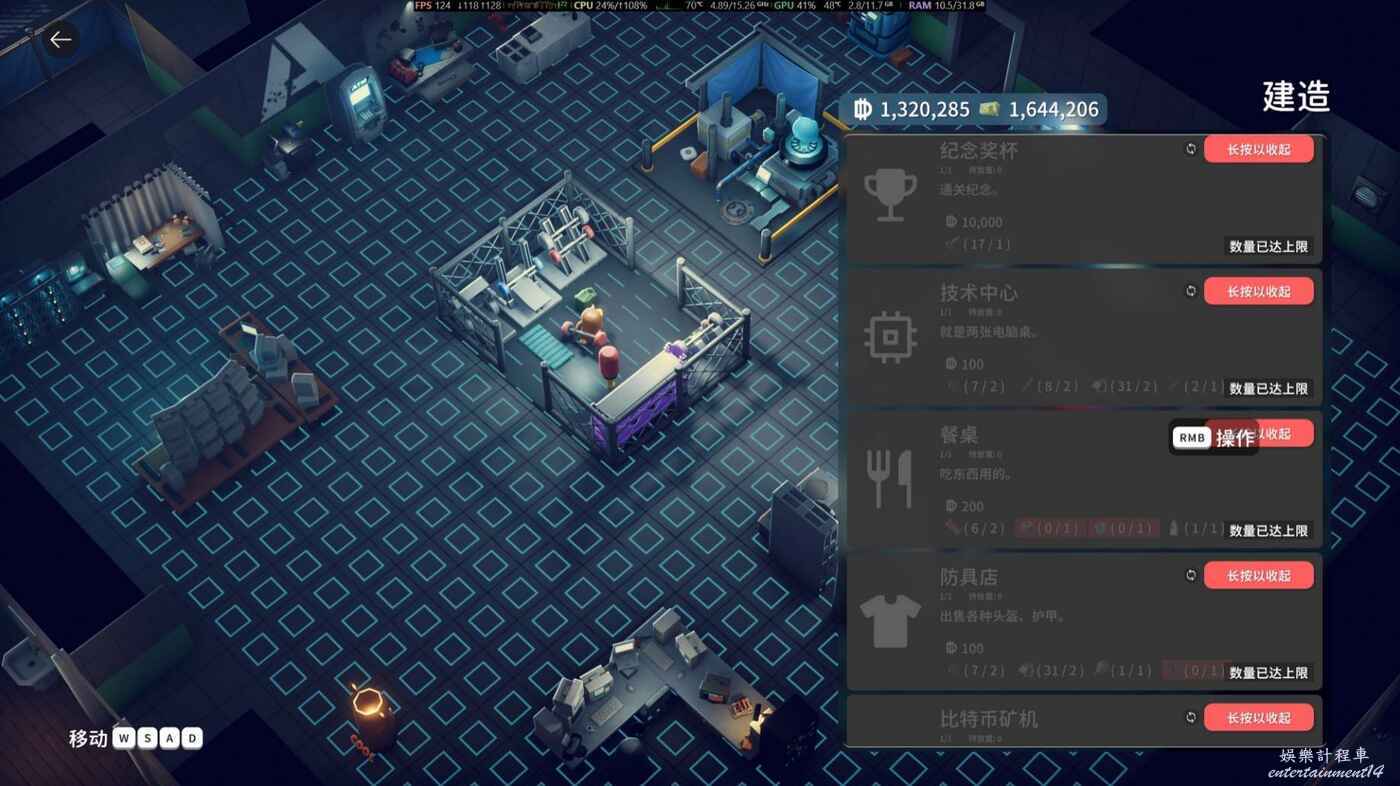Viewport: 1400px width, 786px height.
Task: Click the rotate icon beside 纪念奖杯
Action: (x=1191, y=149)
